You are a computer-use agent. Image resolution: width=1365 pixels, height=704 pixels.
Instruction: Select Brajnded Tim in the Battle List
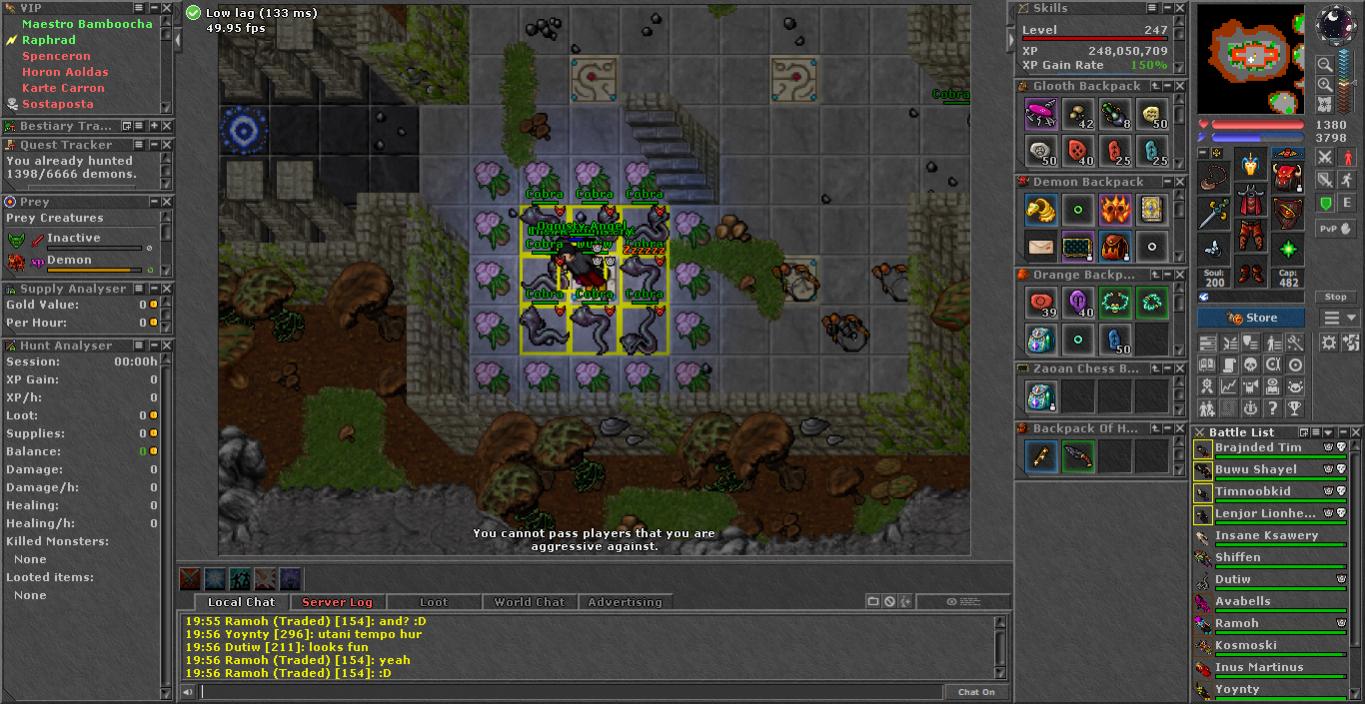pos(1258,448)
